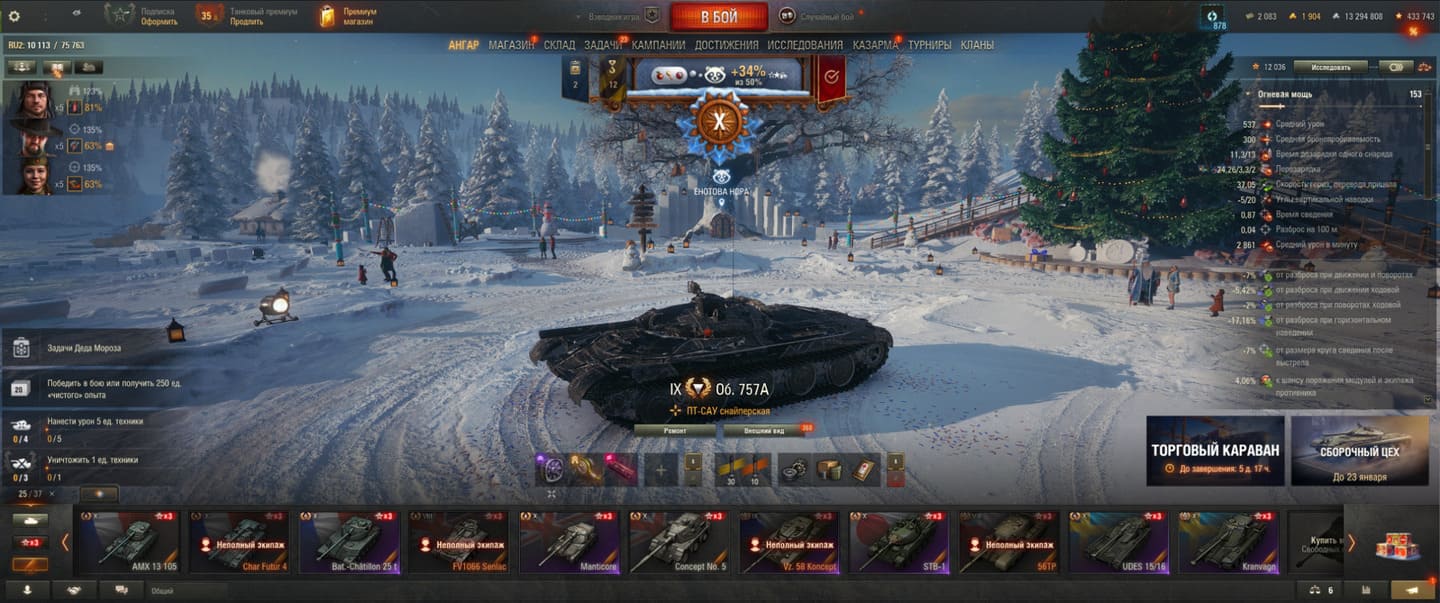
Task: Open the Премиум магазин
Action: click(347, 16)
